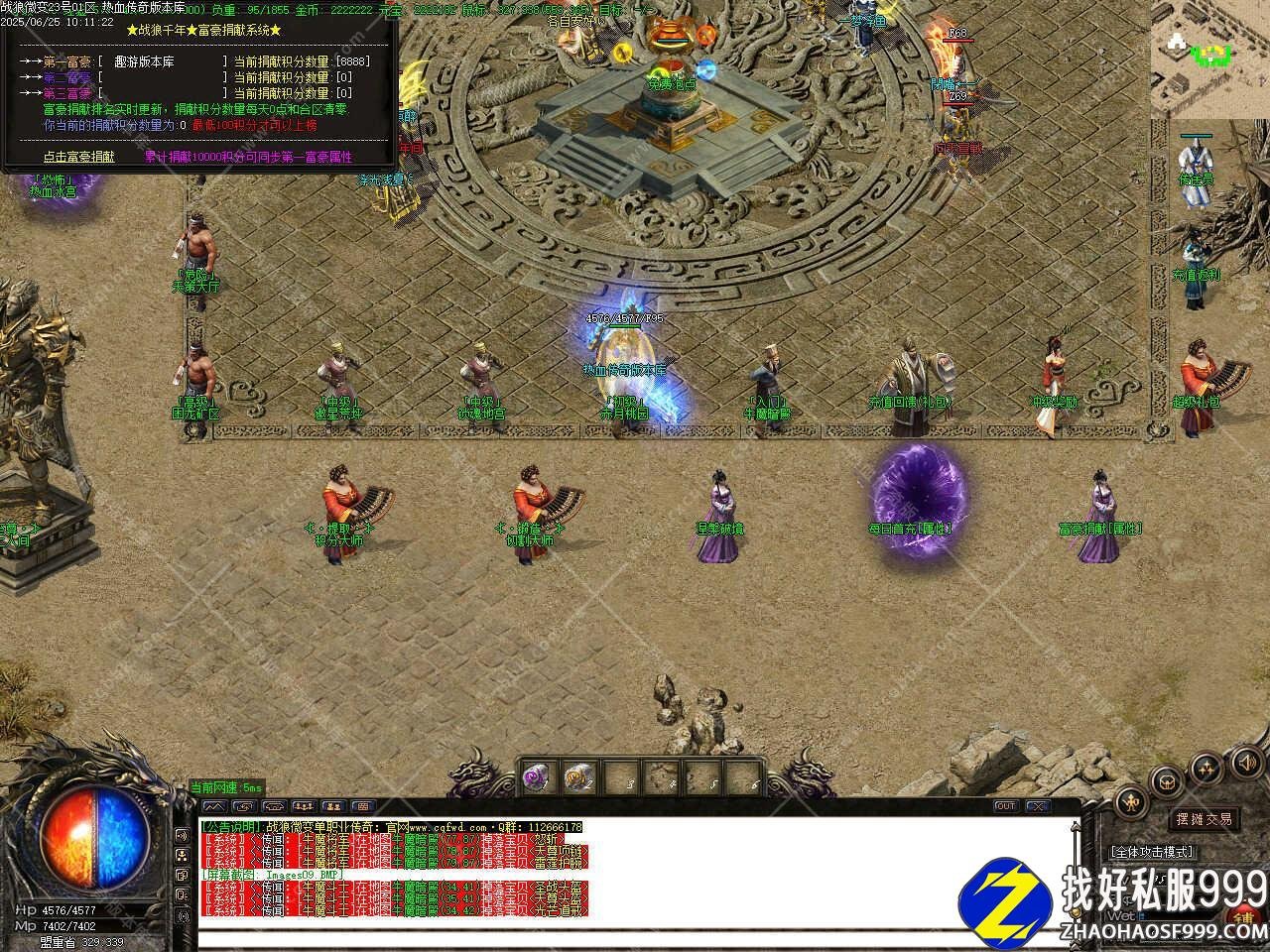
Task: Open the character figure round icon
Action: (x=1130, y=801)
